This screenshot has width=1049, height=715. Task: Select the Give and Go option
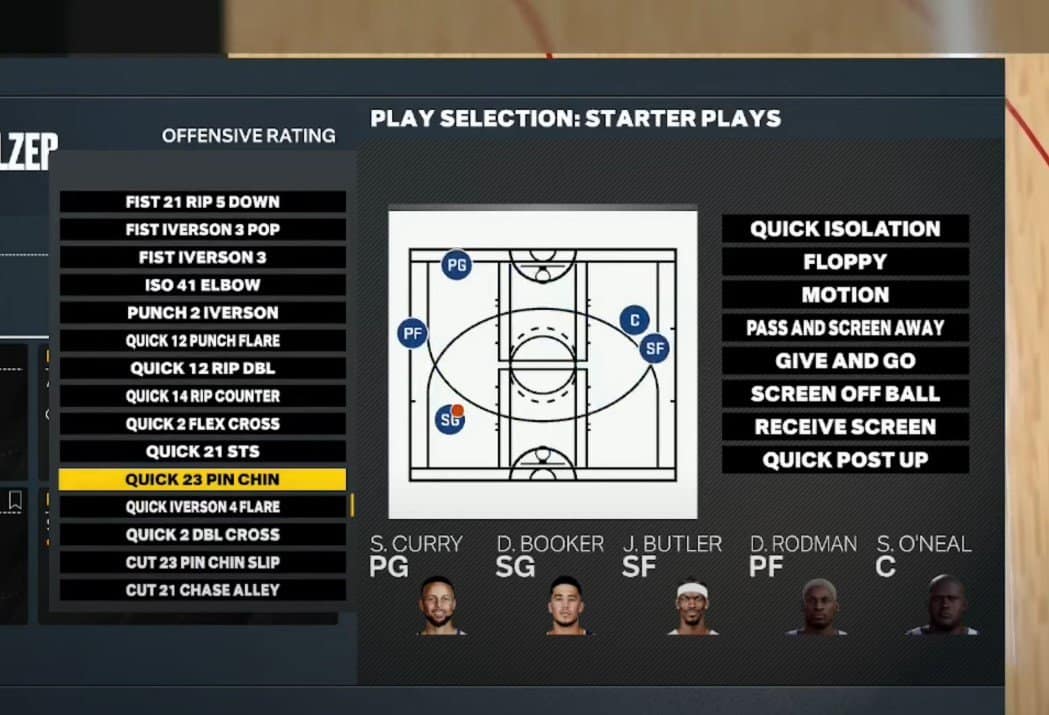pos(845,361)
